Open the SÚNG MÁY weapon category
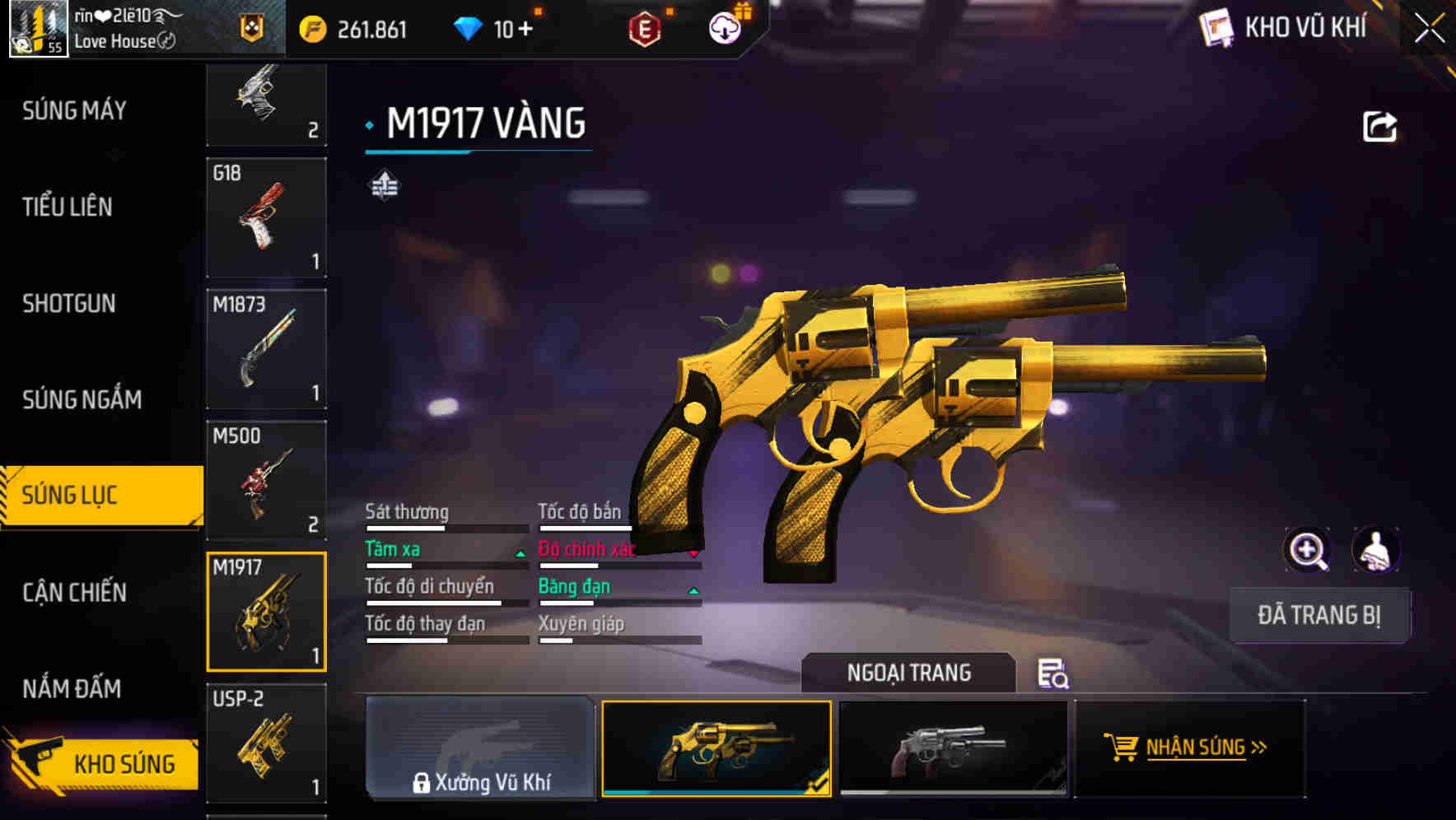The width and height of the screenshot is (1456, 820). pyautogui.click(x=74, y=110)
